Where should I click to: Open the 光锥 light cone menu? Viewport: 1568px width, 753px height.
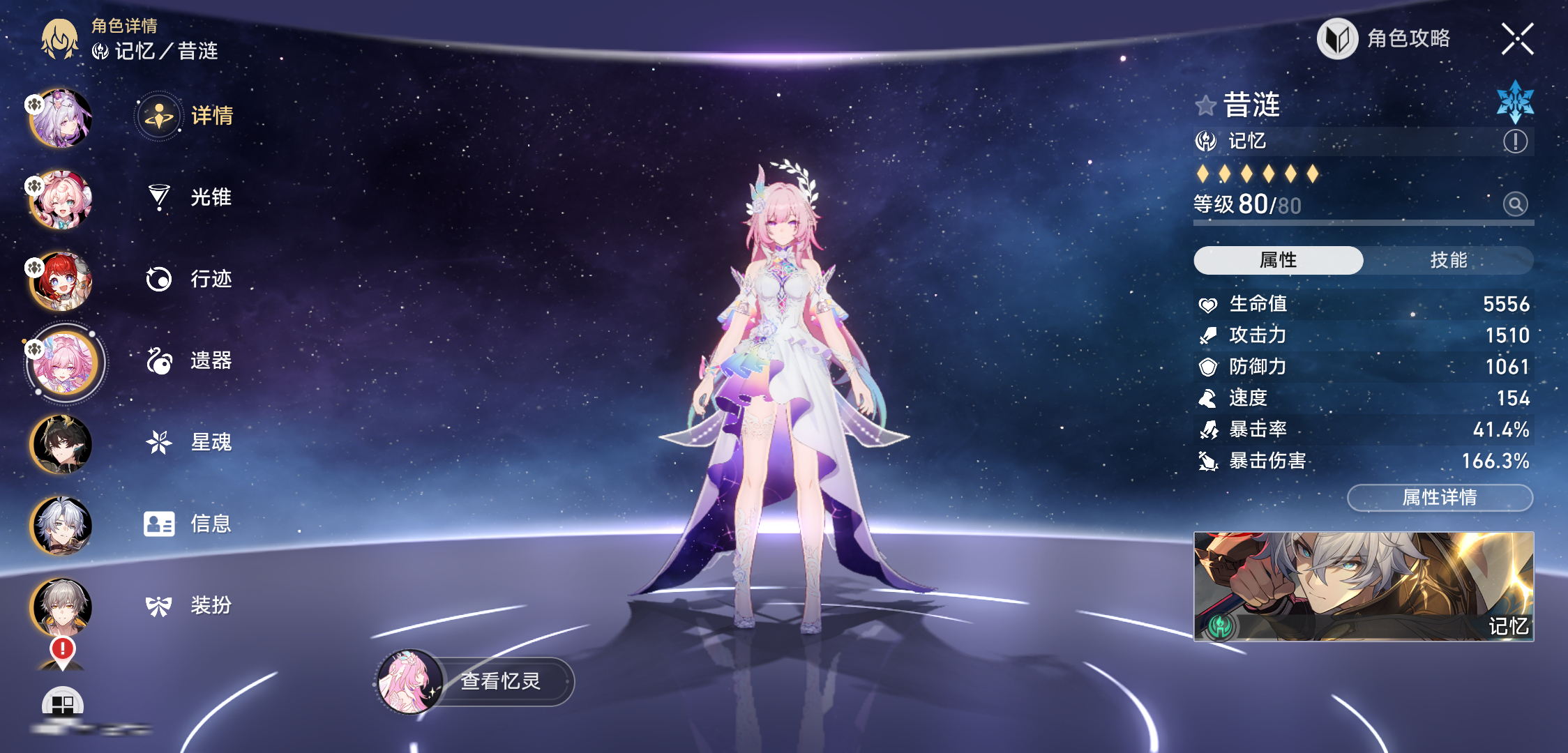pos(188,197)
